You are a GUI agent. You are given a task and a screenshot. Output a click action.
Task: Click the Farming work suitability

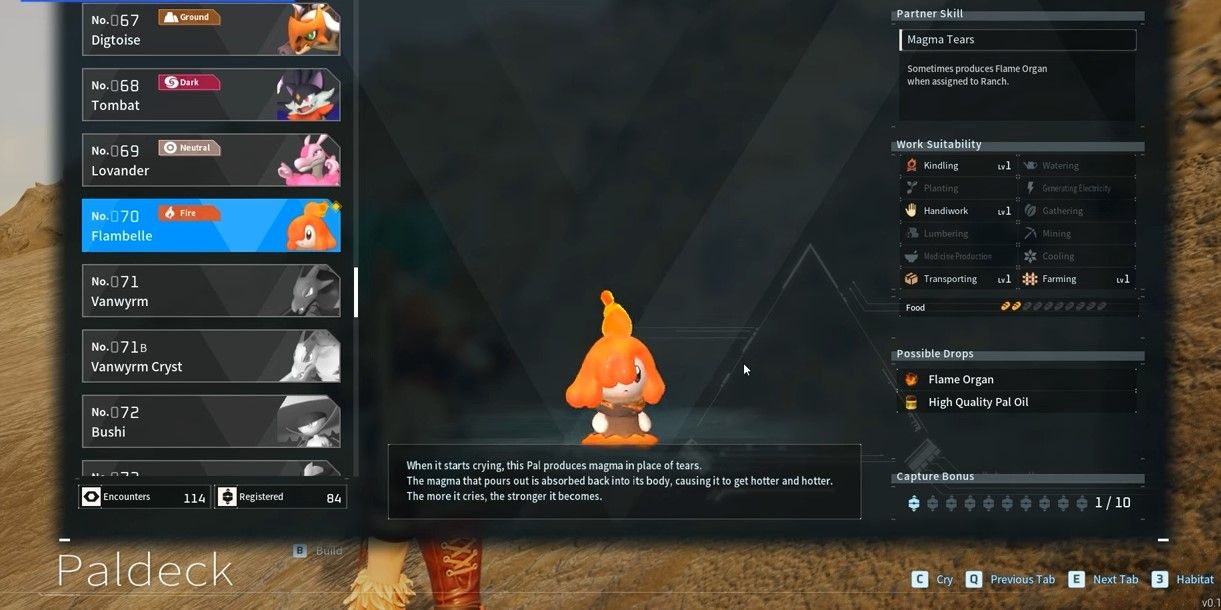pos(1075,279)
